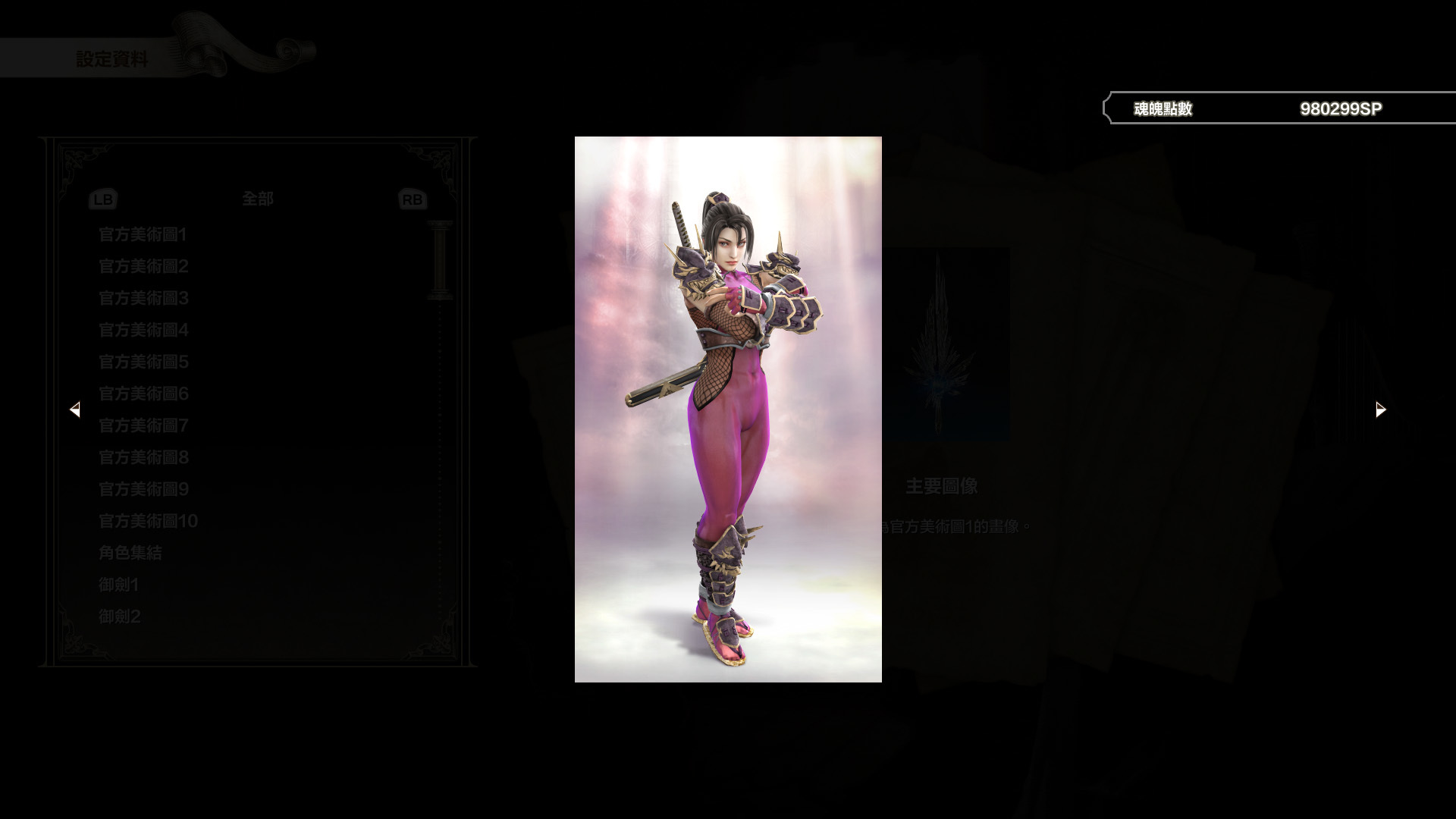Choose 官方美術圖10 in the gallery list

pos(148,521)
